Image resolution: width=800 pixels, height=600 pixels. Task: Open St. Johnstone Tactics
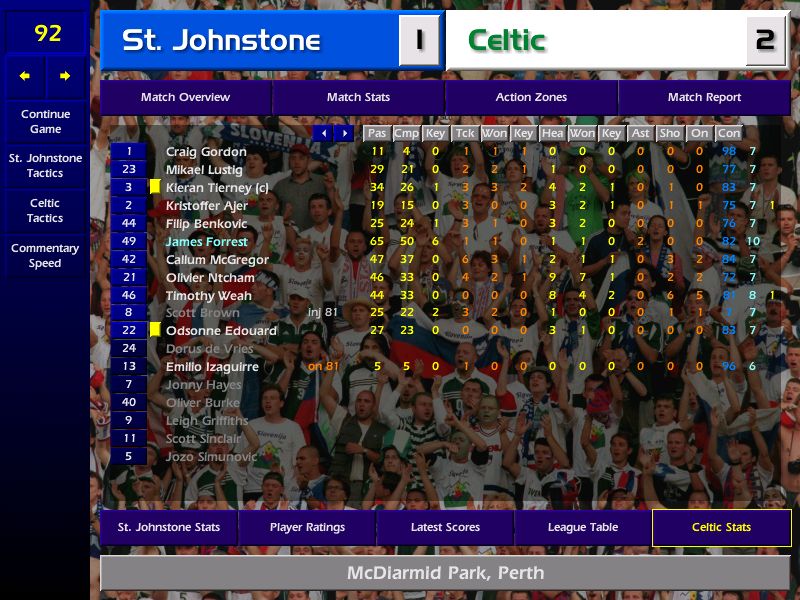(x=45, y=166)
